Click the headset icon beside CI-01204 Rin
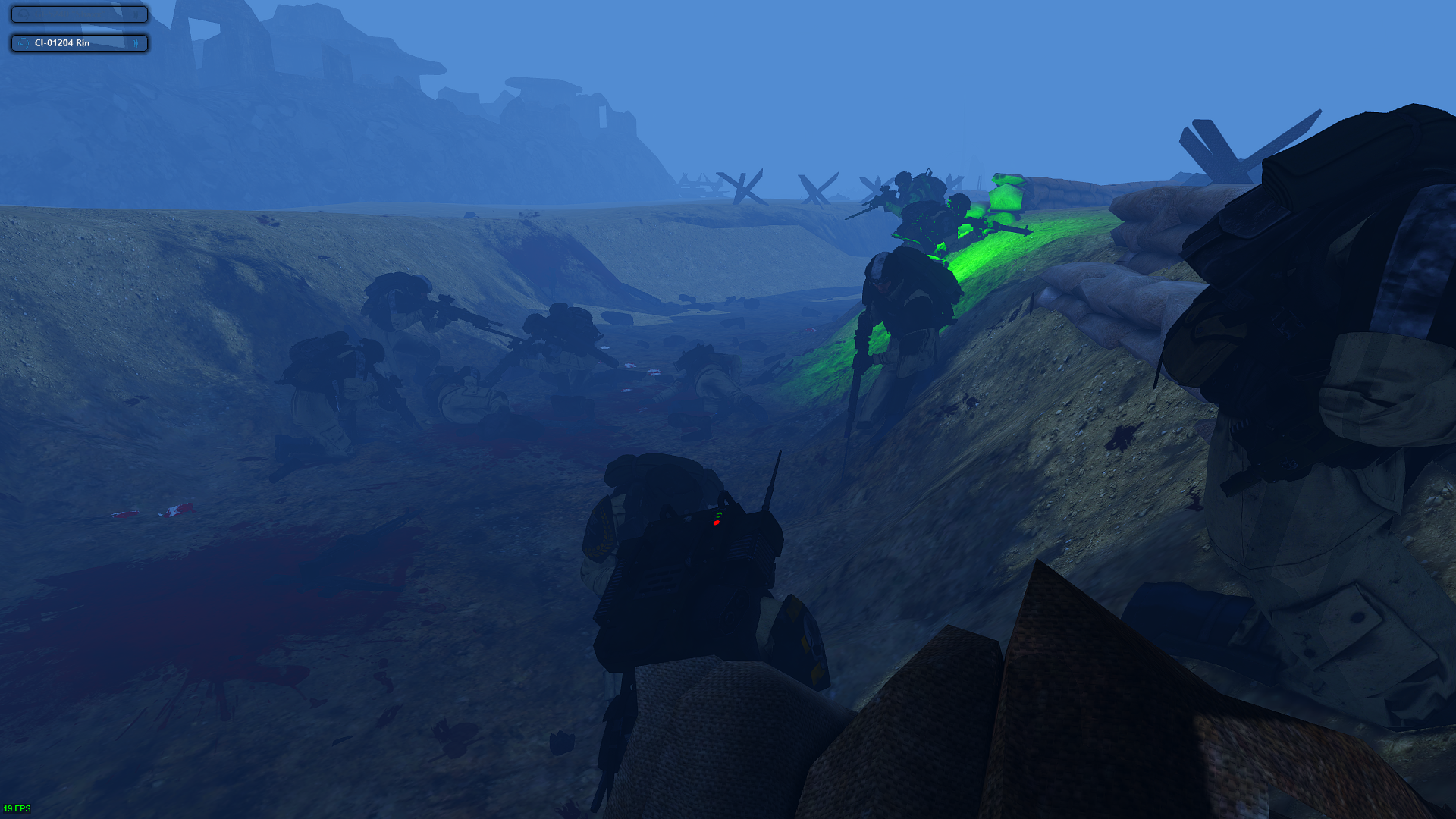This screenshot has height=819, width=1456. tap(24, 44)
